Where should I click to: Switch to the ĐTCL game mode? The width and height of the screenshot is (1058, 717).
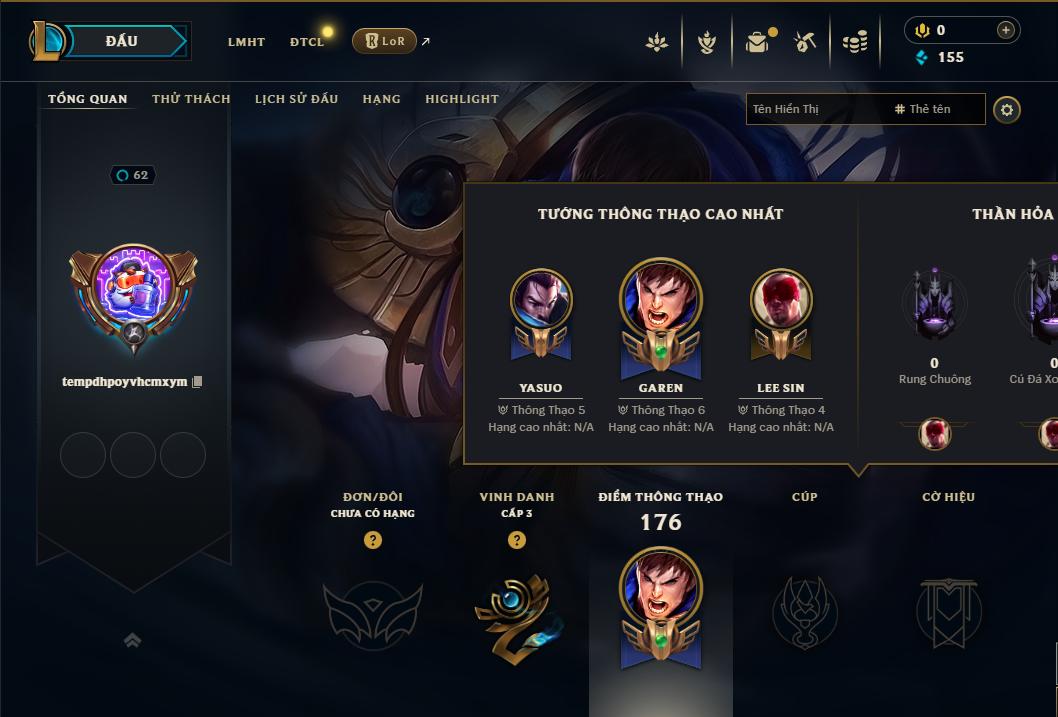tap(307, 42)
